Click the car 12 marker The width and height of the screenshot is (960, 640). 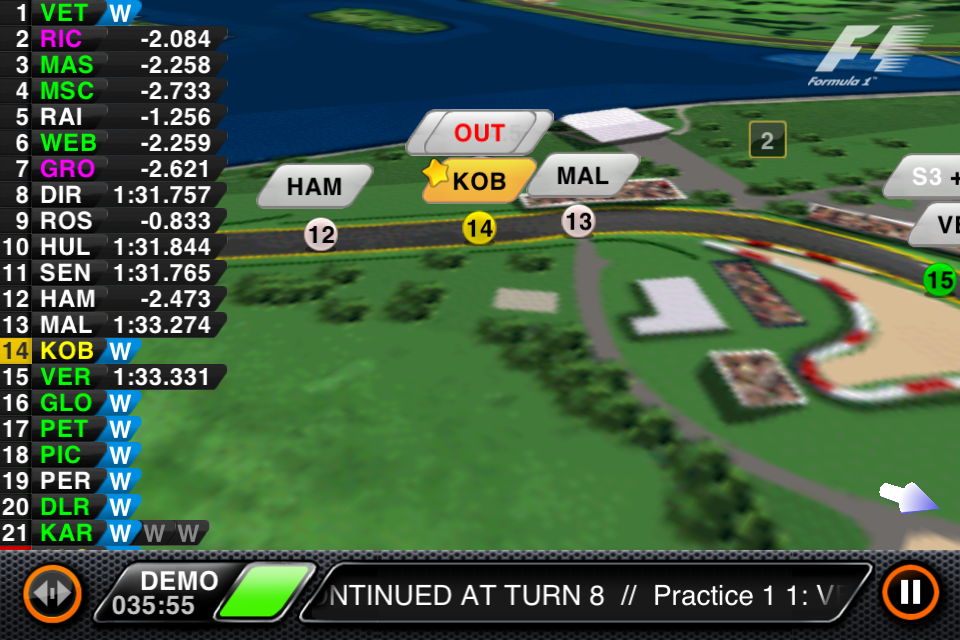click(x=321, y=235)
